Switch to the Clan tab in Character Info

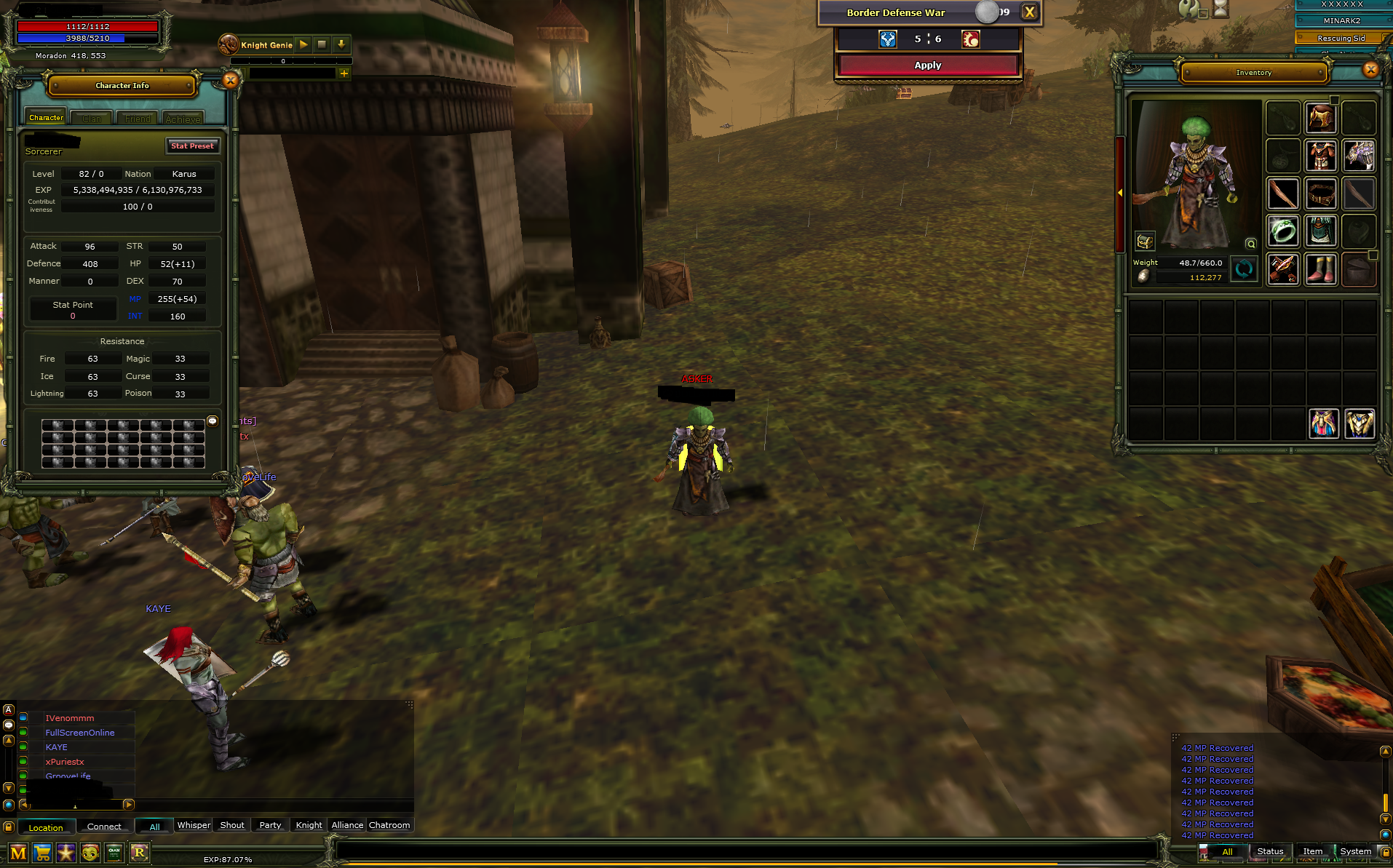click(x=92, y=117)
